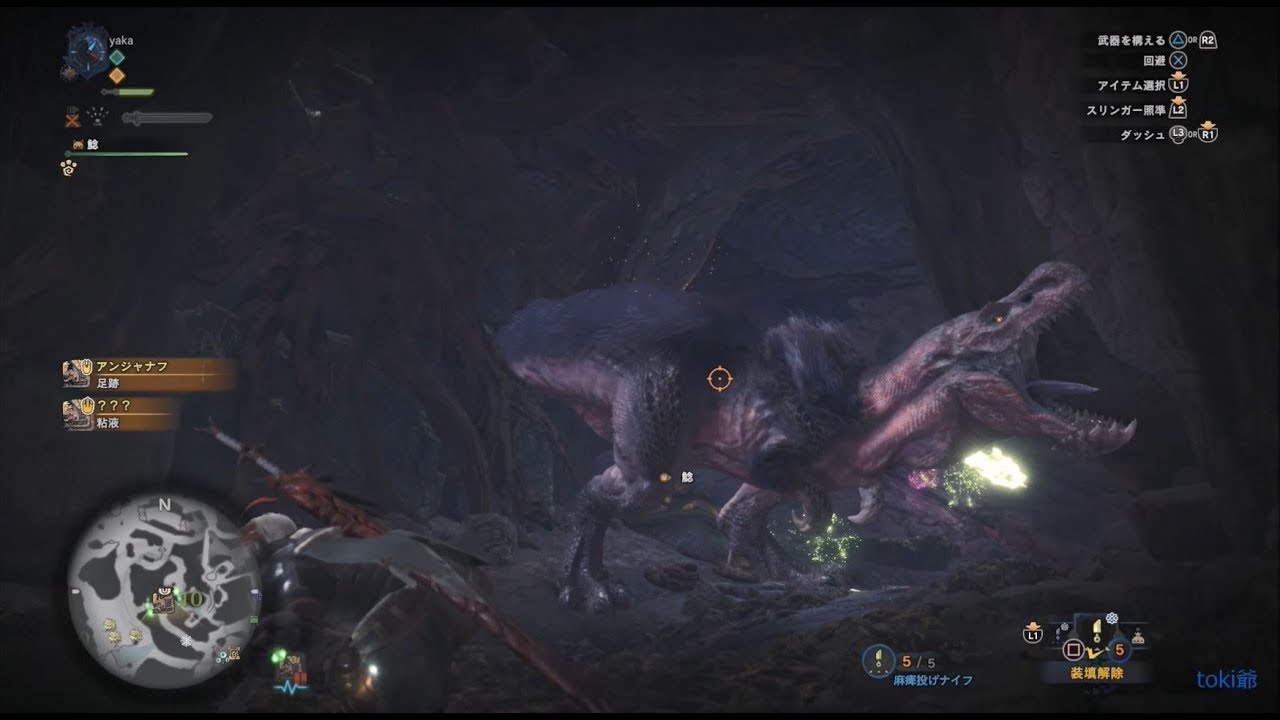Click the Palico companion icon near the health bar

coord(78,144)
